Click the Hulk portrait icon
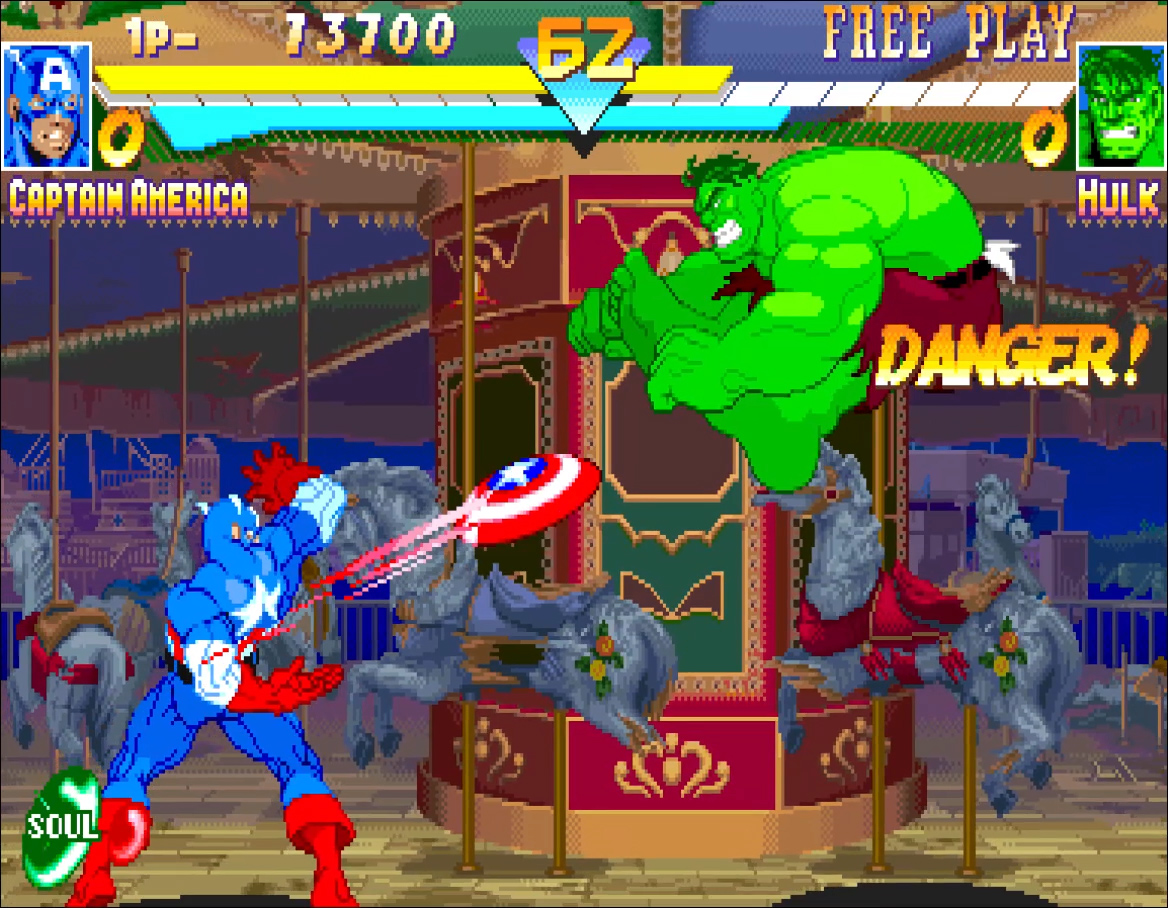 point(1121,107)
